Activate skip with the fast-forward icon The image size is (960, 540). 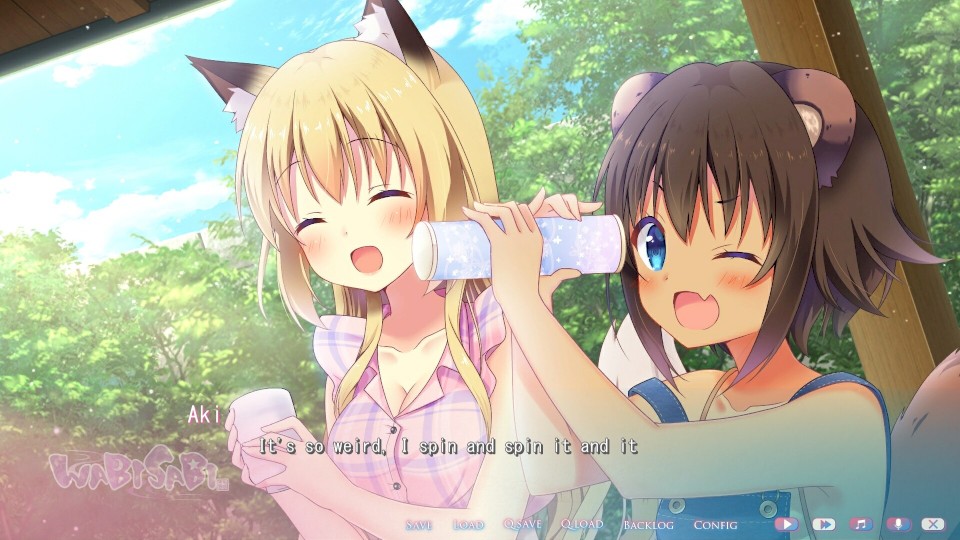click(x=824, y=523)
